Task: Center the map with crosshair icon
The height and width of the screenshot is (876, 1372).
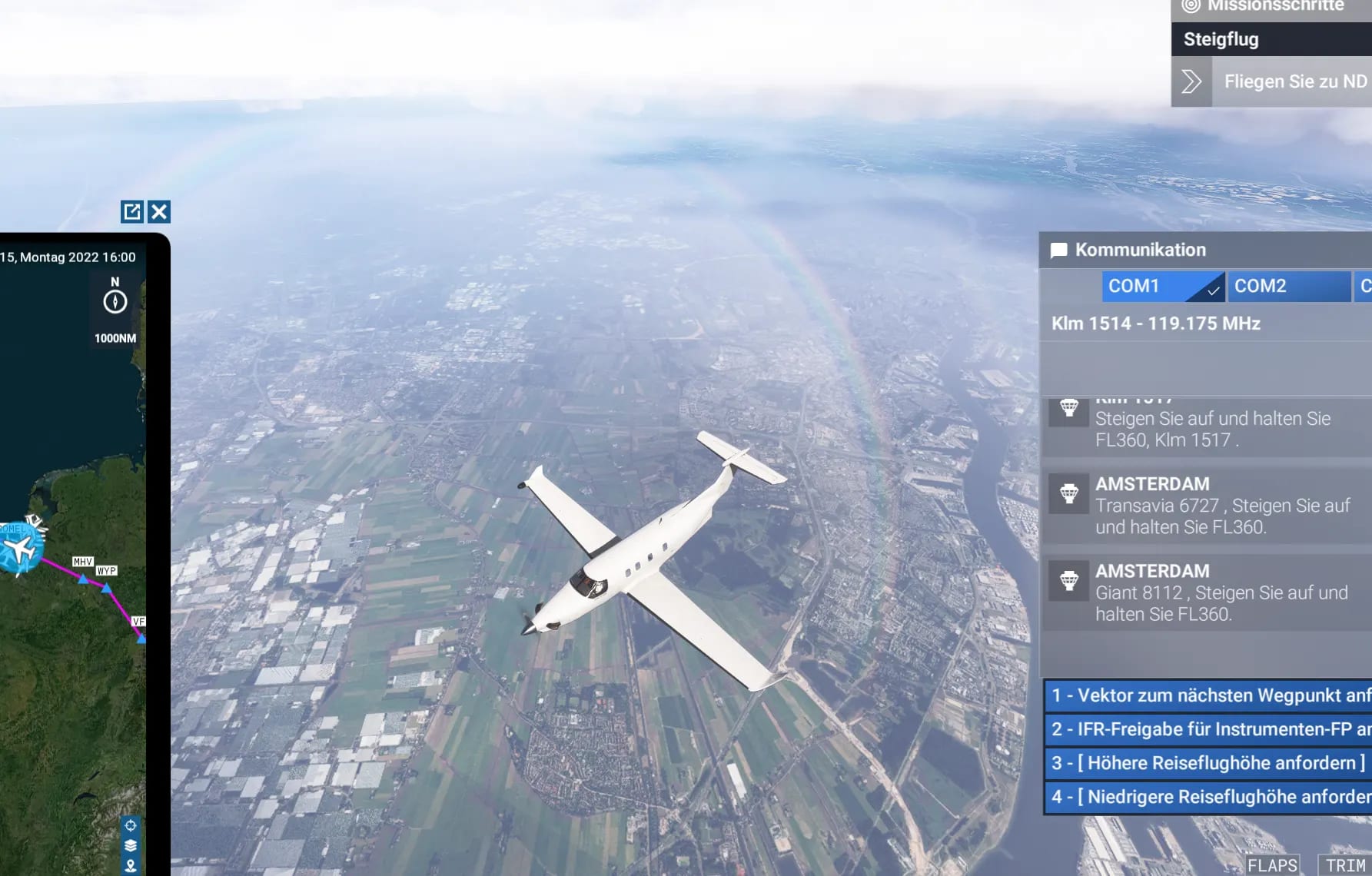Action: click(x=131, y=825)
